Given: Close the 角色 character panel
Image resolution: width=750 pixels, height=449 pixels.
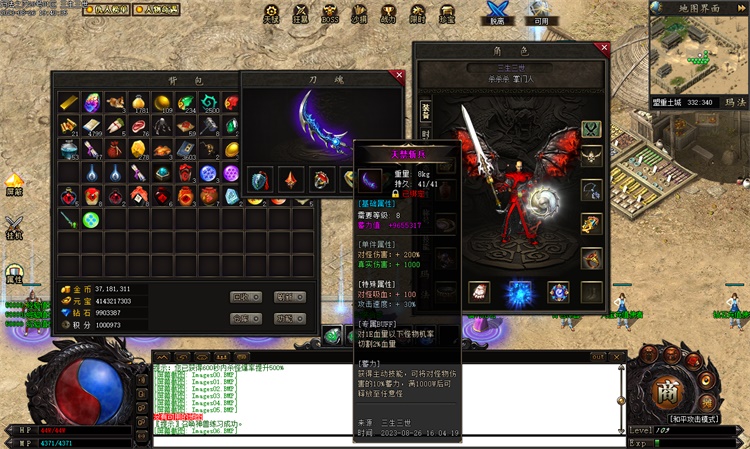Looking at the screenshot, I should click(602, 47).
